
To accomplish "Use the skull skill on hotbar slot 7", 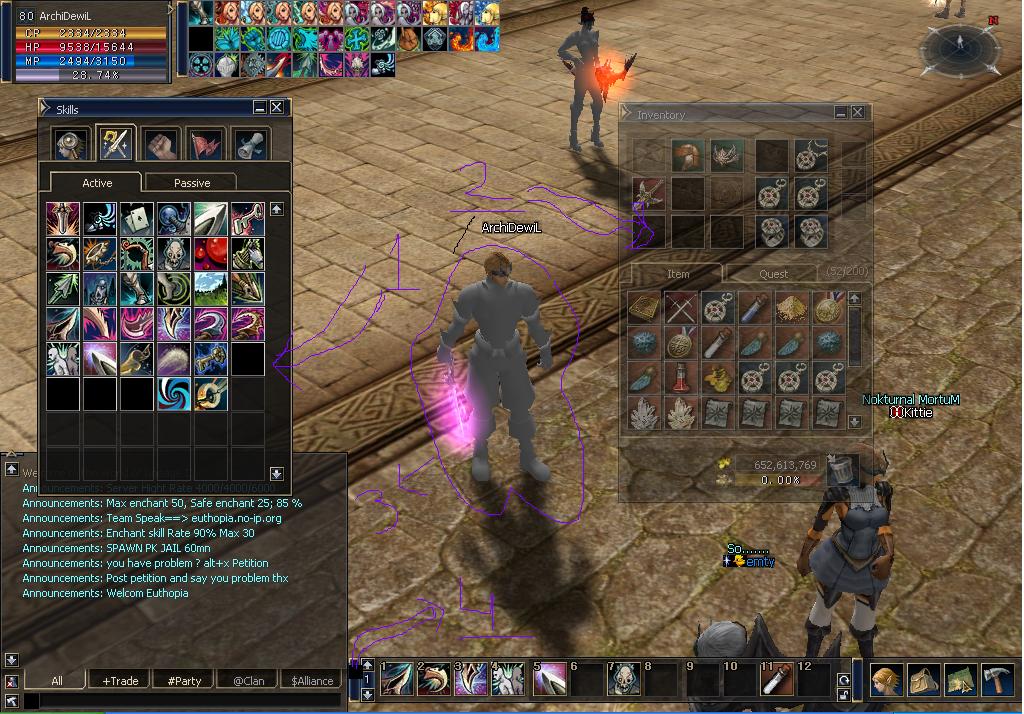I will [626, 681].
